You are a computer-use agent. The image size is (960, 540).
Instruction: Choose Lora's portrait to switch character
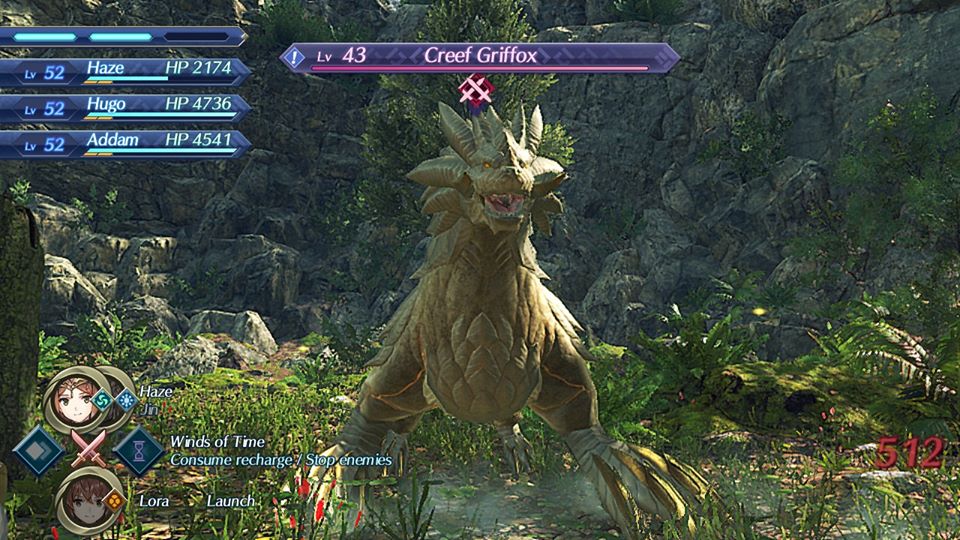(x=86, y=497)
